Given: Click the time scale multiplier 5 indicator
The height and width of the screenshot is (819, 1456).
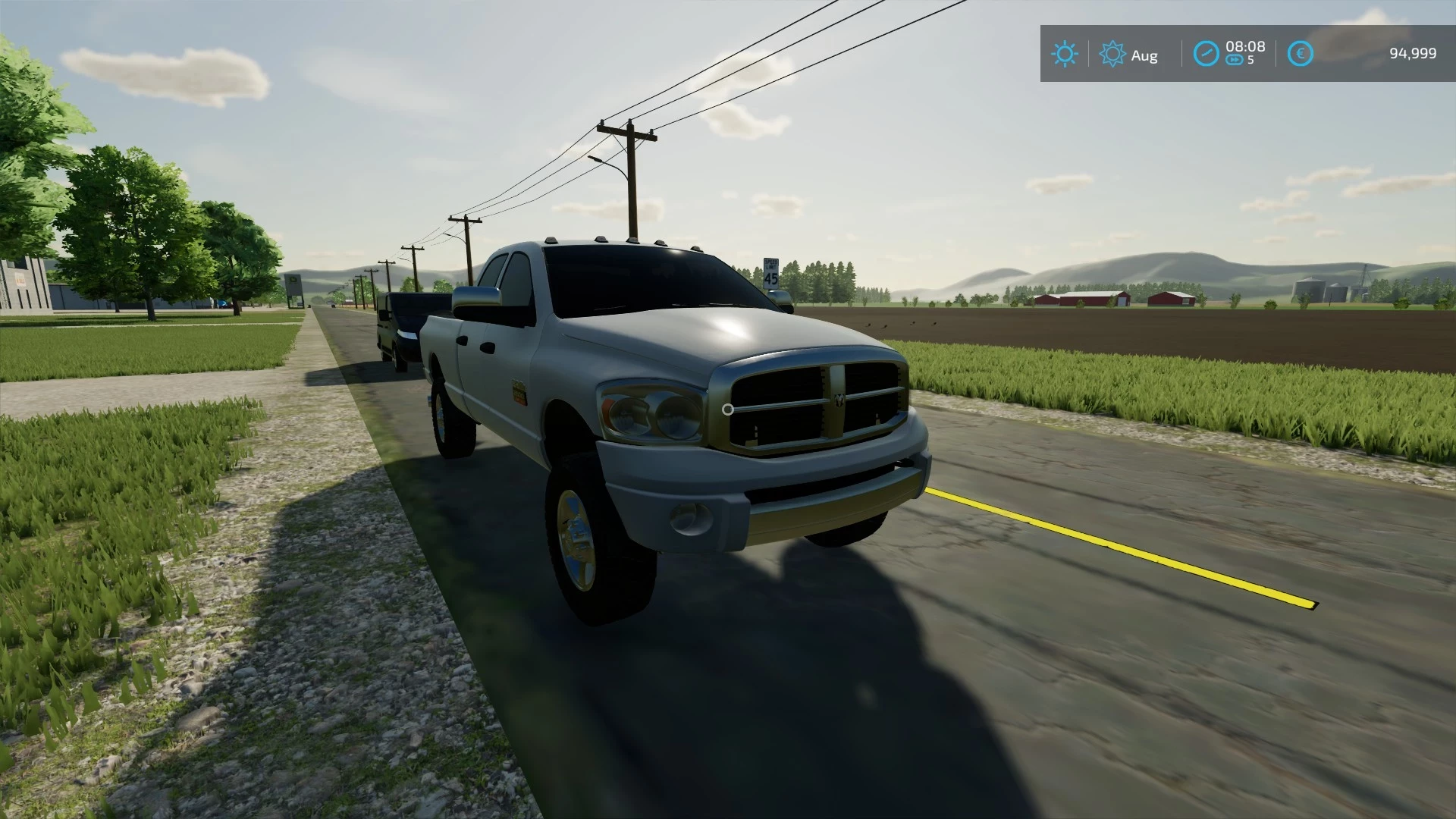Looking at the screenshot, I should pyautogui.click(x=1252, y=61).
